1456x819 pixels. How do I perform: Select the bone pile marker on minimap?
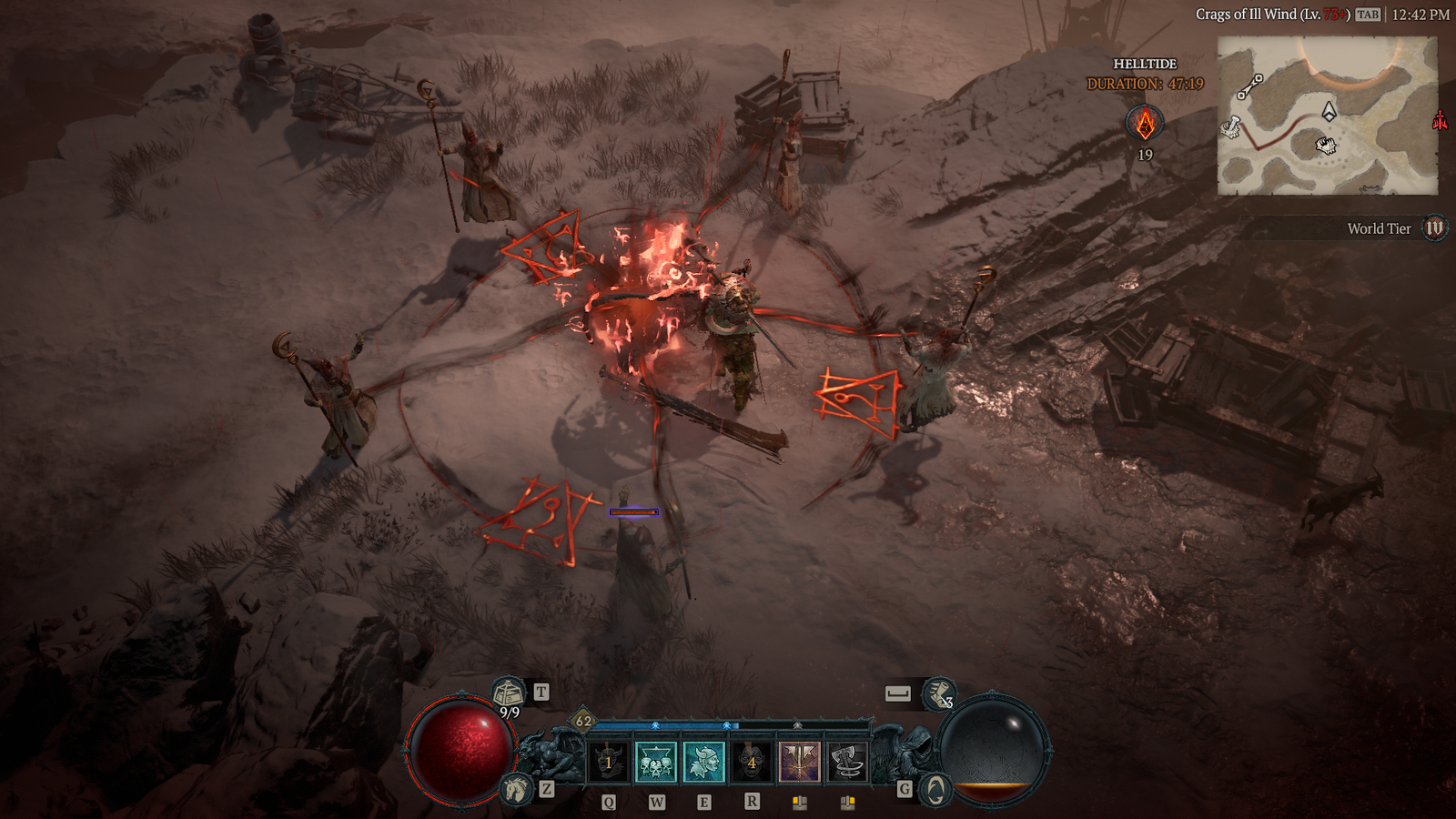[x=1326, y=146]
